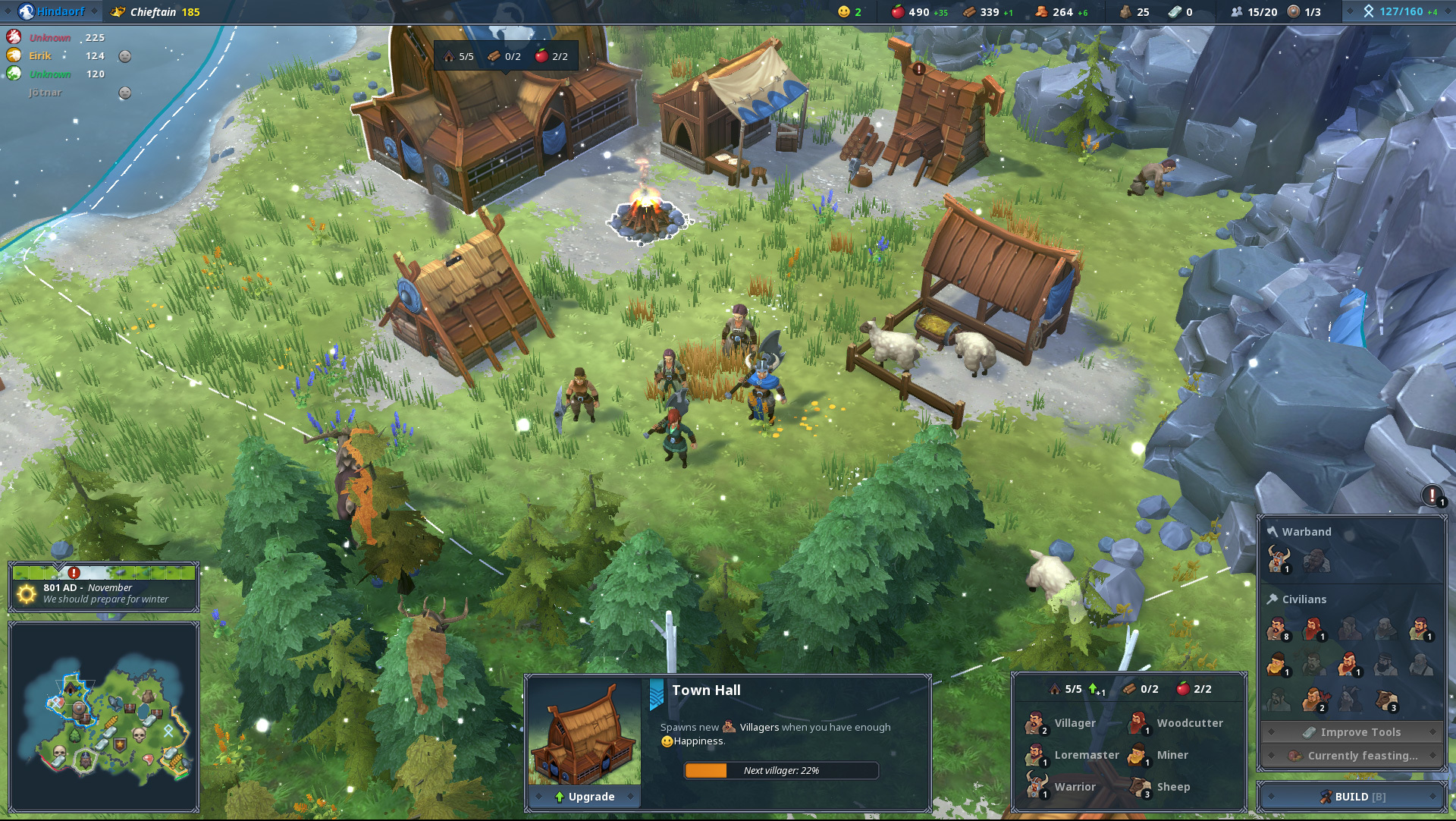Select the horned warrior icon under Warband
The height and width of the screenshot is (821, 1456).
click(x=1279, y=561)
